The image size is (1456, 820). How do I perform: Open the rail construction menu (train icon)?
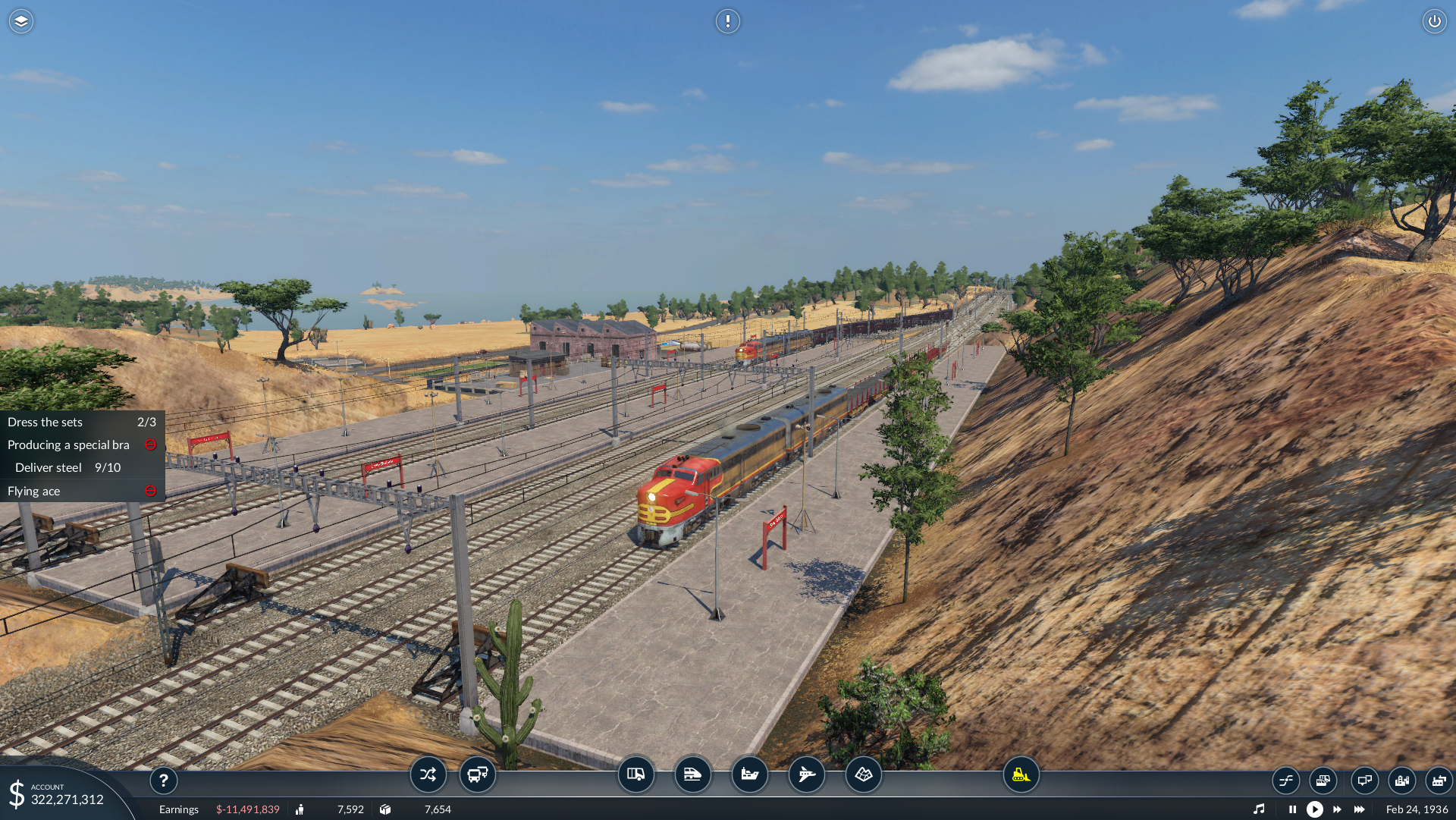(x=692, y=774)
